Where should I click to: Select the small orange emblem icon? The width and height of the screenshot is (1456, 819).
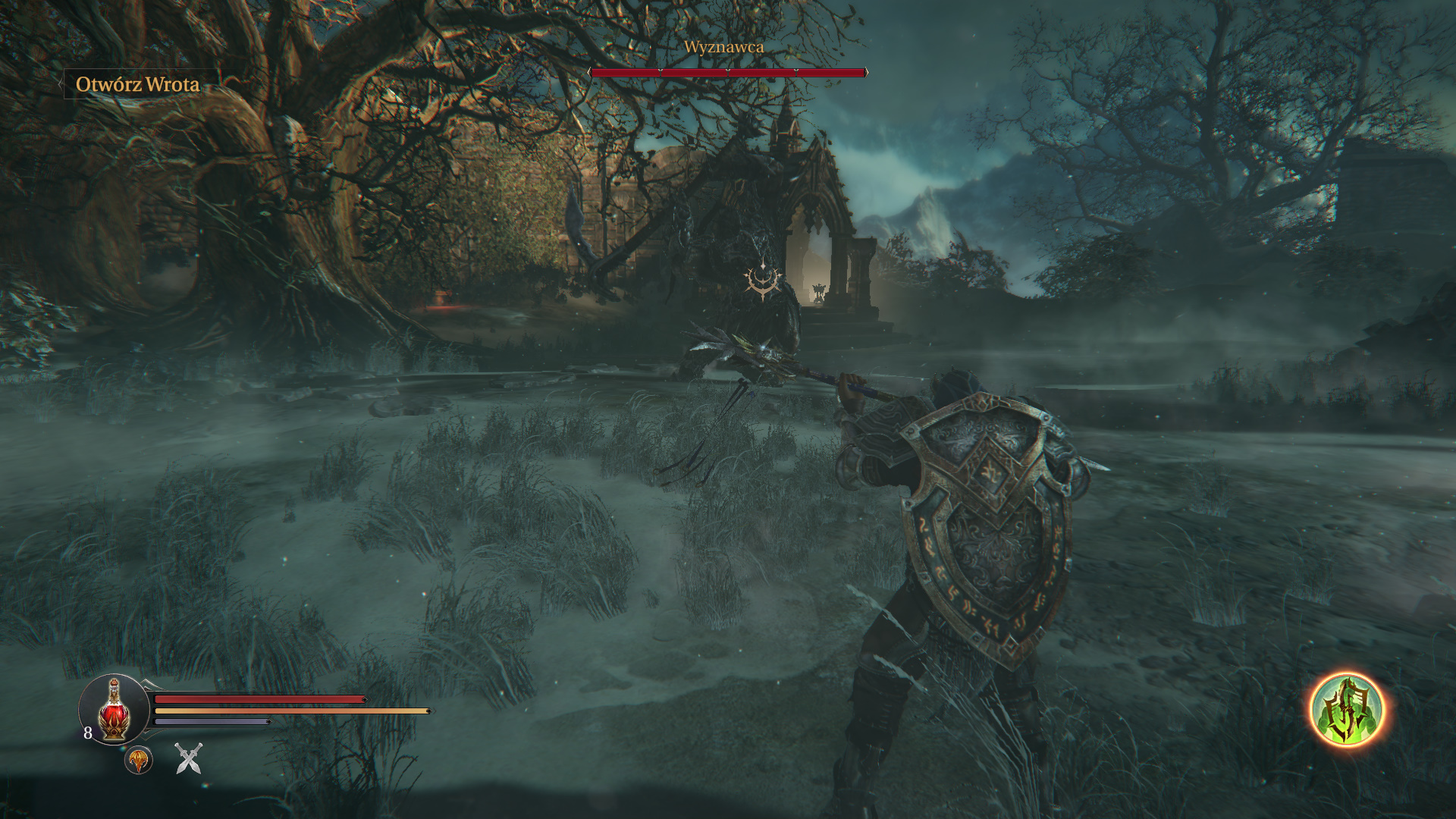pos(139,760)
